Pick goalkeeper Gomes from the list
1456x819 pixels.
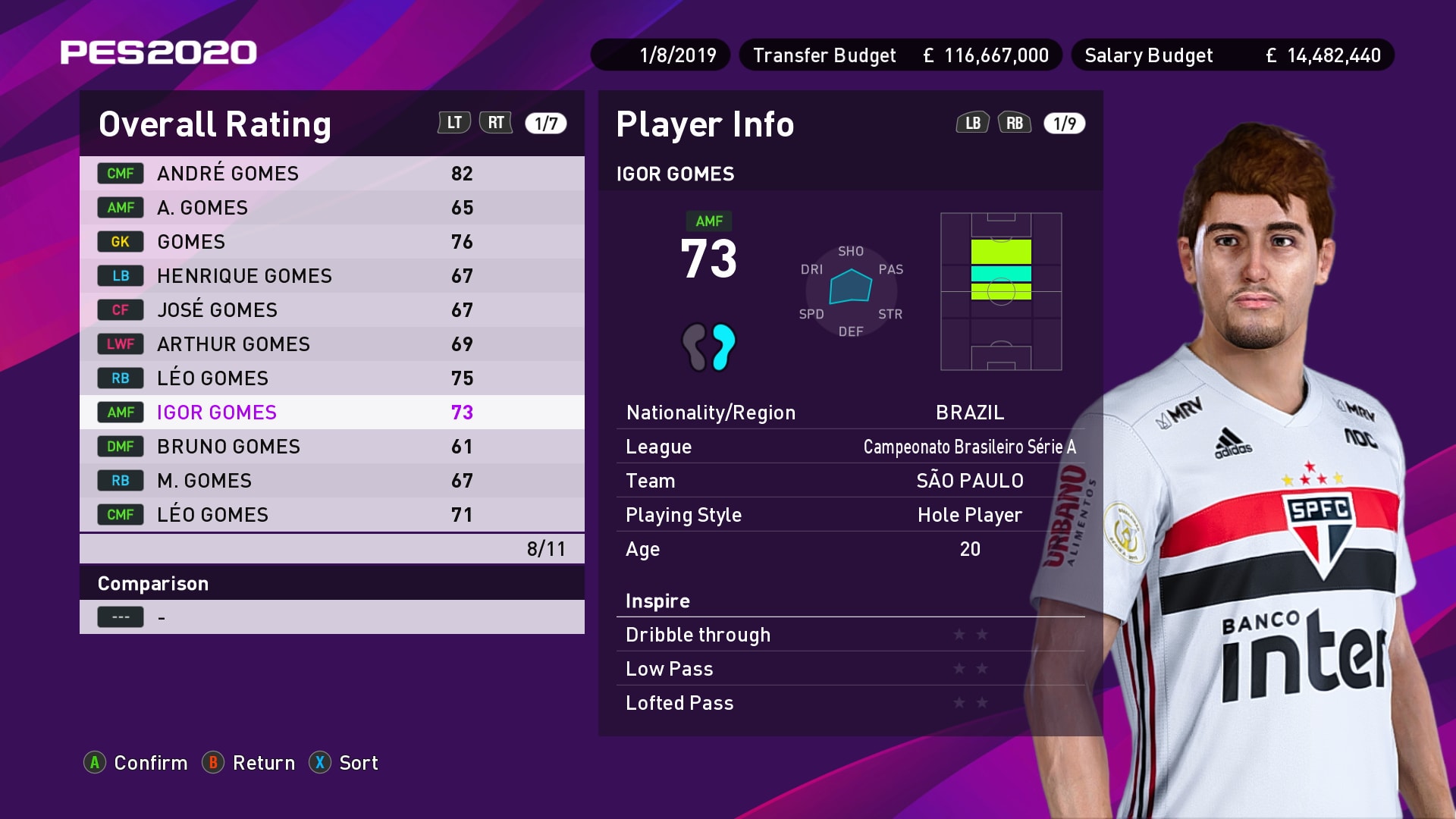[331, 242]
